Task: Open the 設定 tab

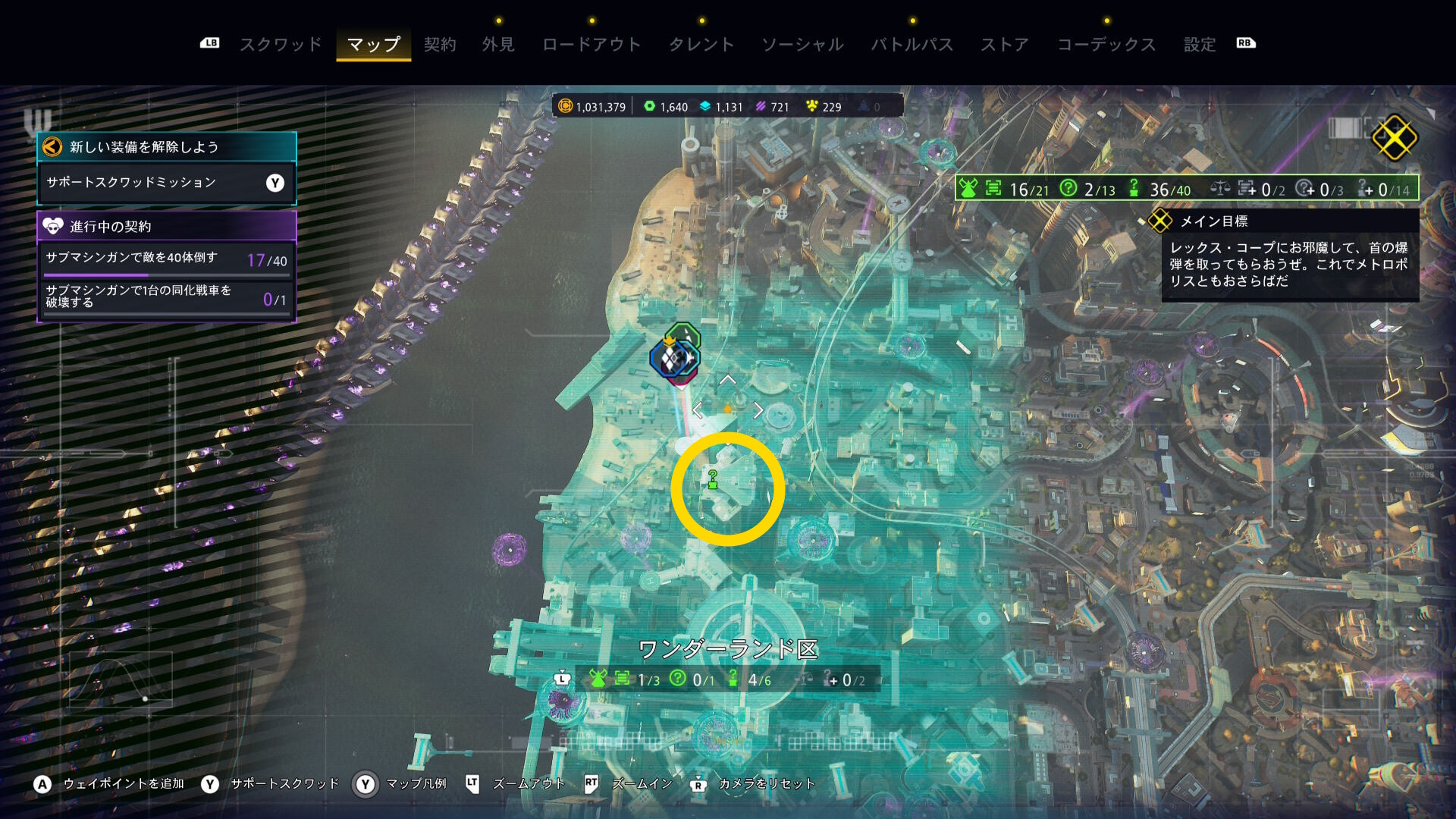Action: tap(1200, 45)
